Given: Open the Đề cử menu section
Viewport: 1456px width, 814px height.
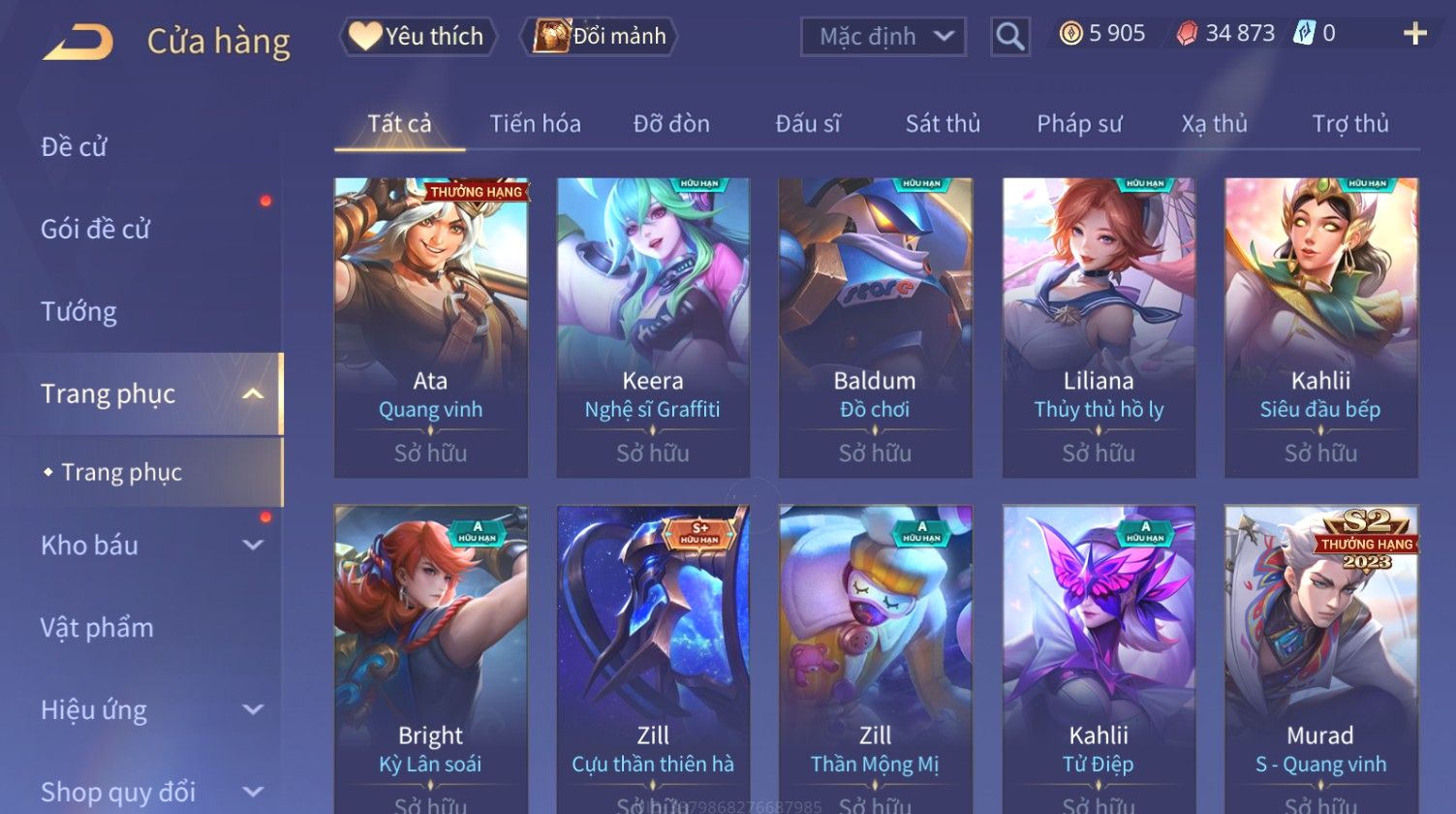Looking at the screenshot, I should pyautogui.click(x=75, y=146).
